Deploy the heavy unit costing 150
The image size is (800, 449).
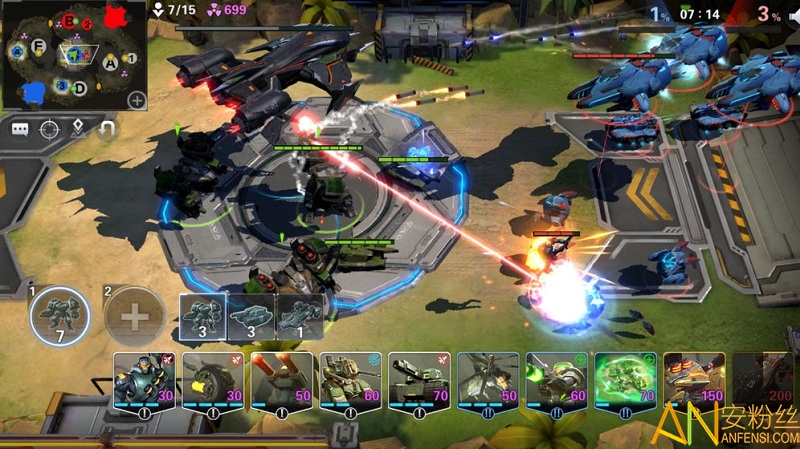pos(694,382)
